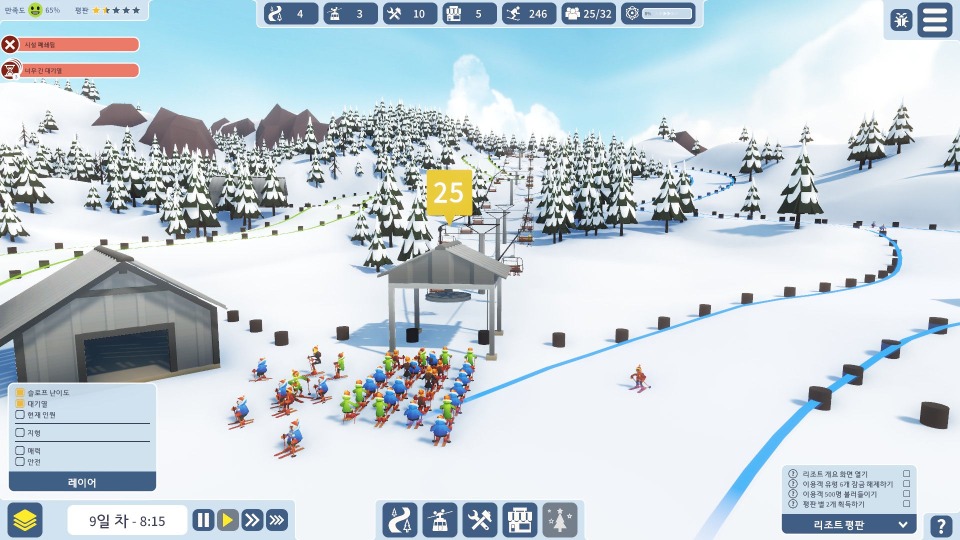Select the ski lift build tool

coord(440,520)
